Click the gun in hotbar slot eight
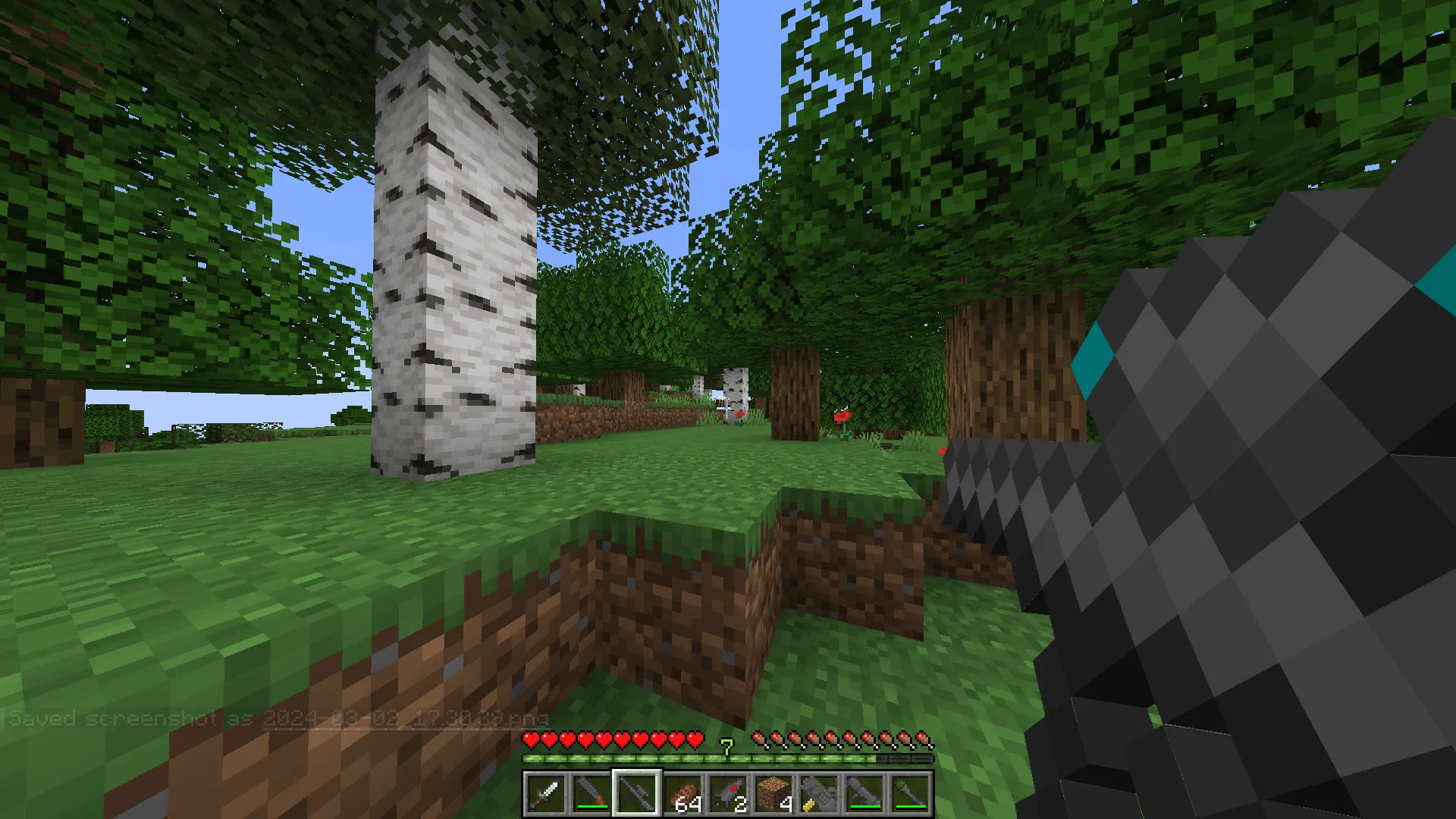 866,795
